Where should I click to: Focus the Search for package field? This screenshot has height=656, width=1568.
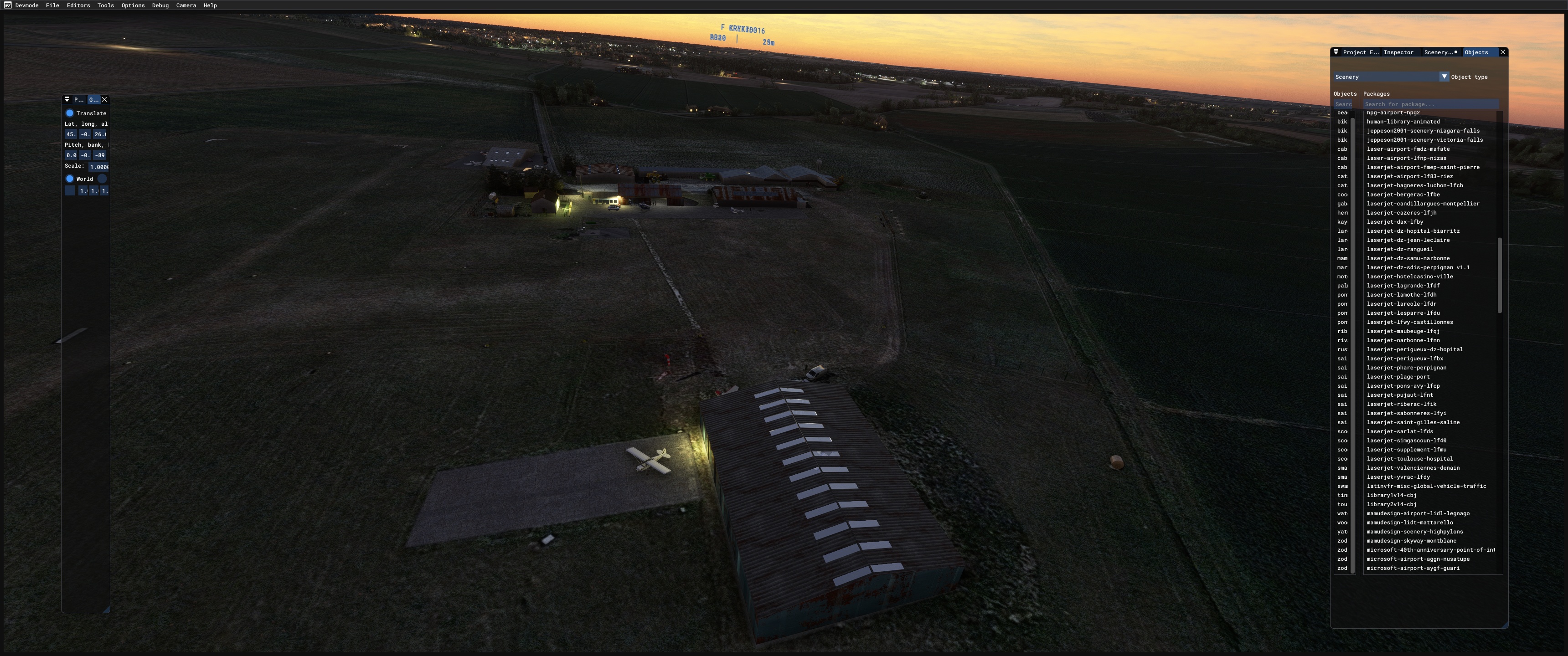point(1430,104)
